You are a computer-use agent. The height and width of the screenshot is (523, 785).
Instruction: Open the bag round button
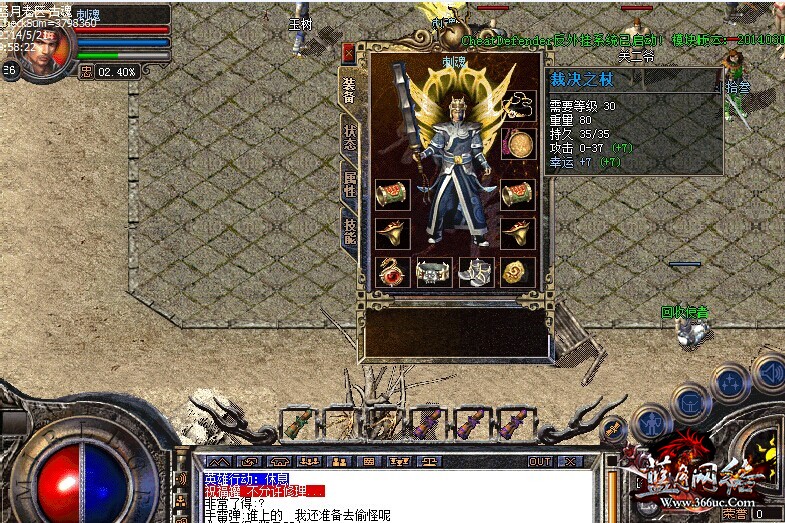[x=690, y=403]
